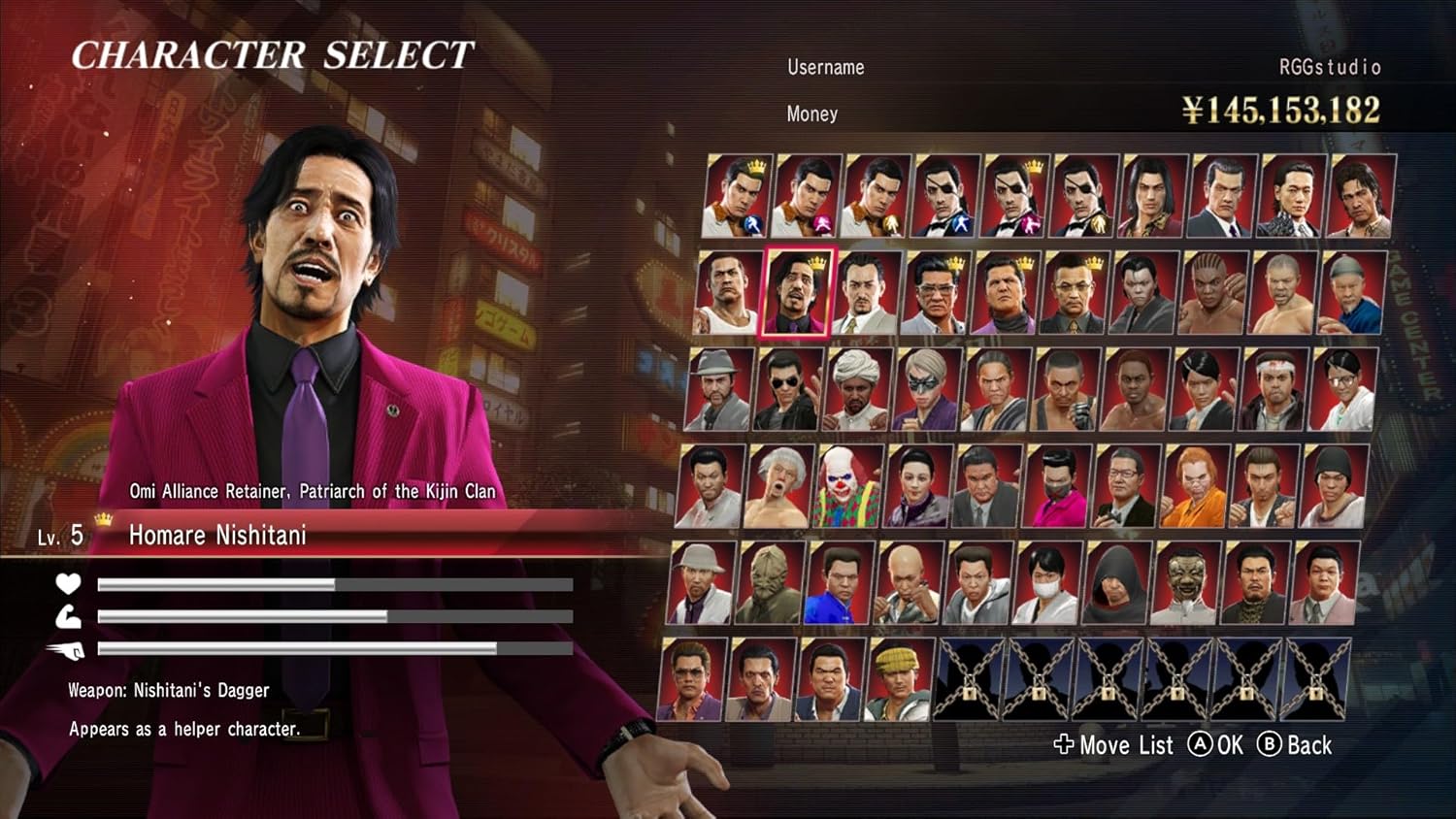This screenshot has width=1456, height=819.
Task: Click the Move List plus icon
Action: pos(1064,746)
